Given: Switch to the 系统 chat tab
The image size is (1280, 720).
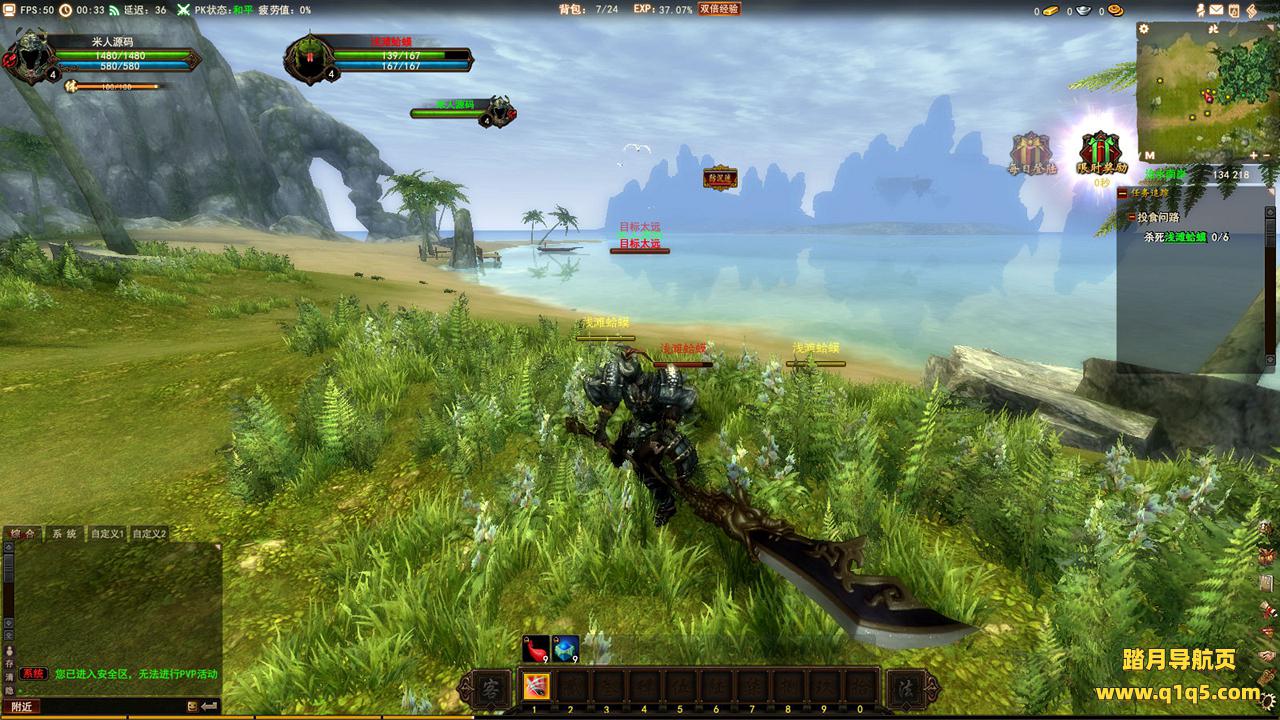Looking at the screenshot, I should coord(65,534).
